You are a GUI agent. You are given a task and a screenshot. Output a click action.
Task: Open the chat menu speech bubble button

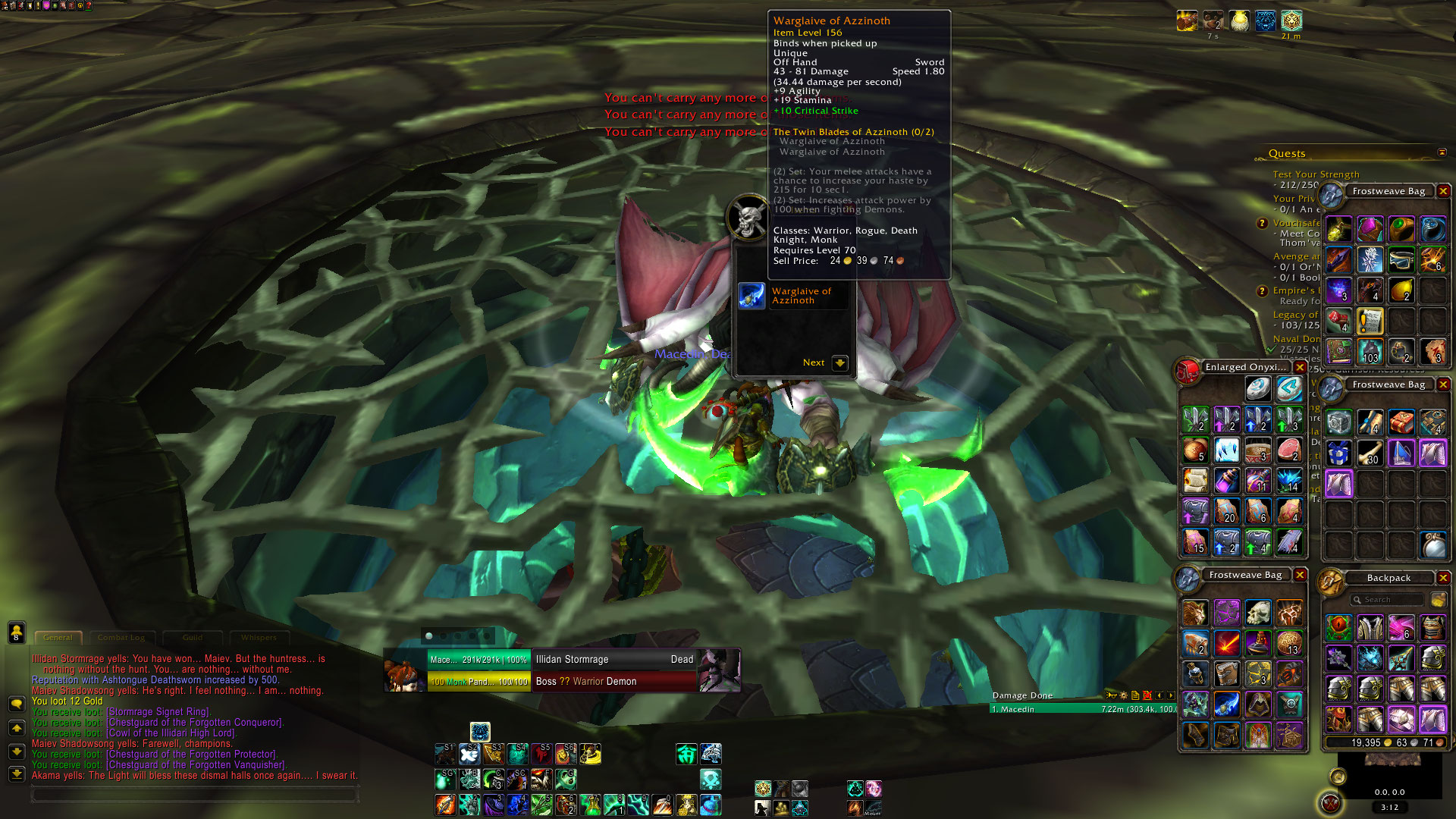[16, 704]
